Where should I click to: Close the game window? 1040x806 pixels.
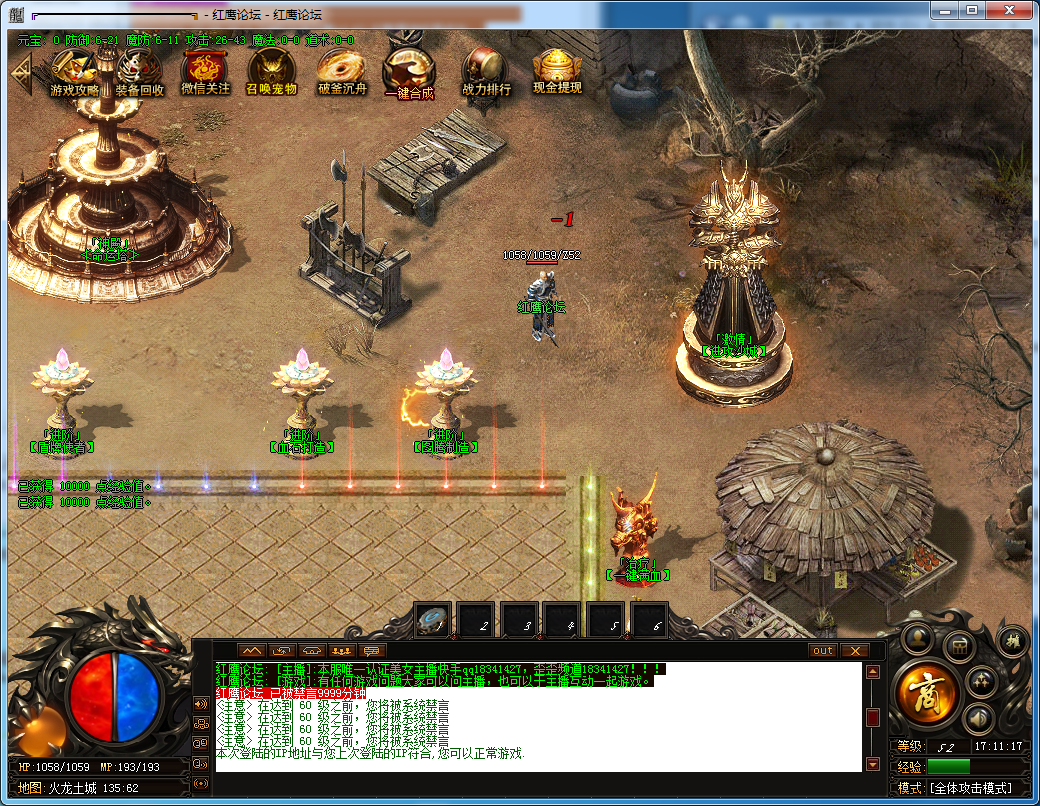tap(1012, 12)
